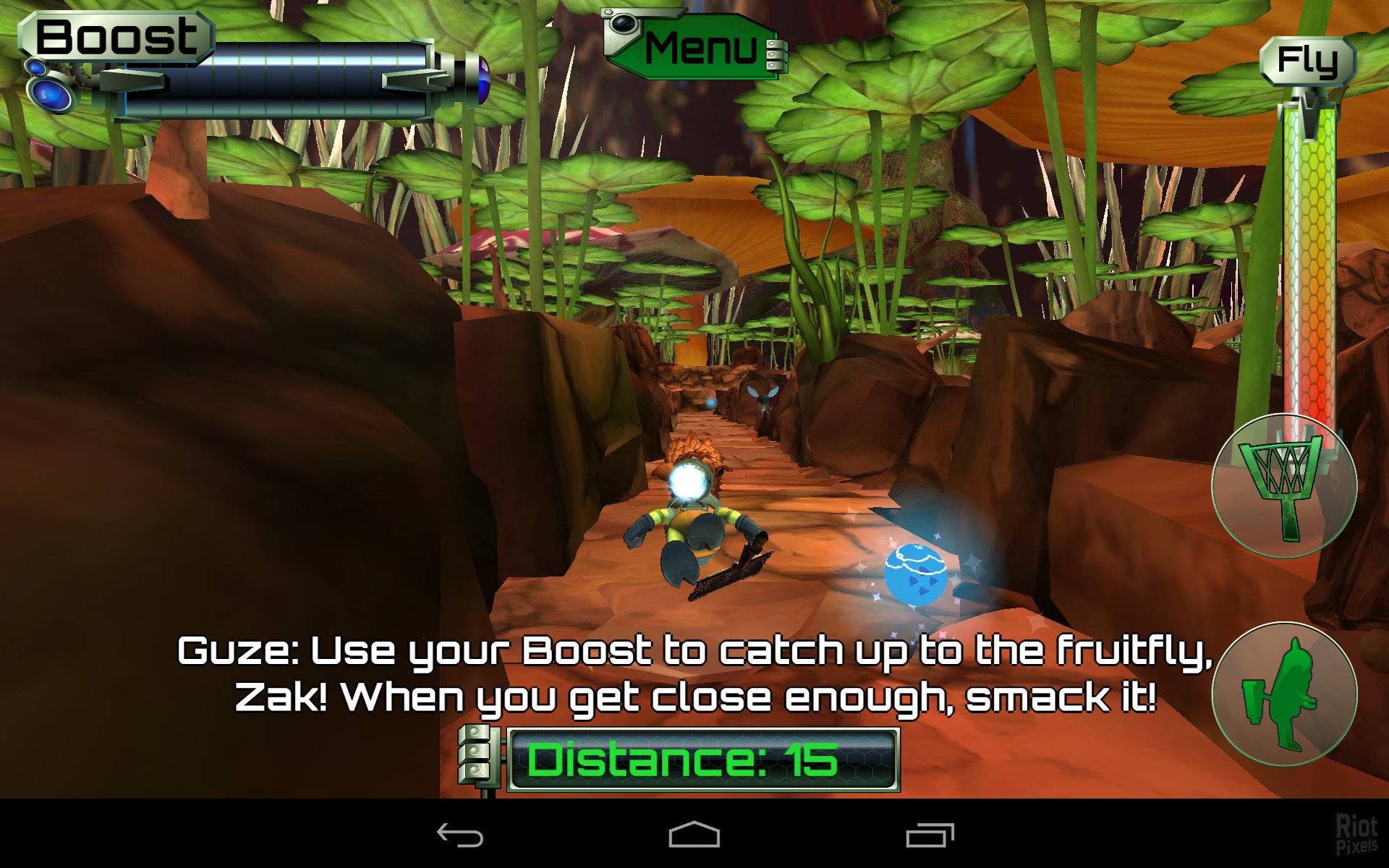Screen dimensions: 1389x868
Task: Swing the fly swatter net button
Action: pos(1284,485)
